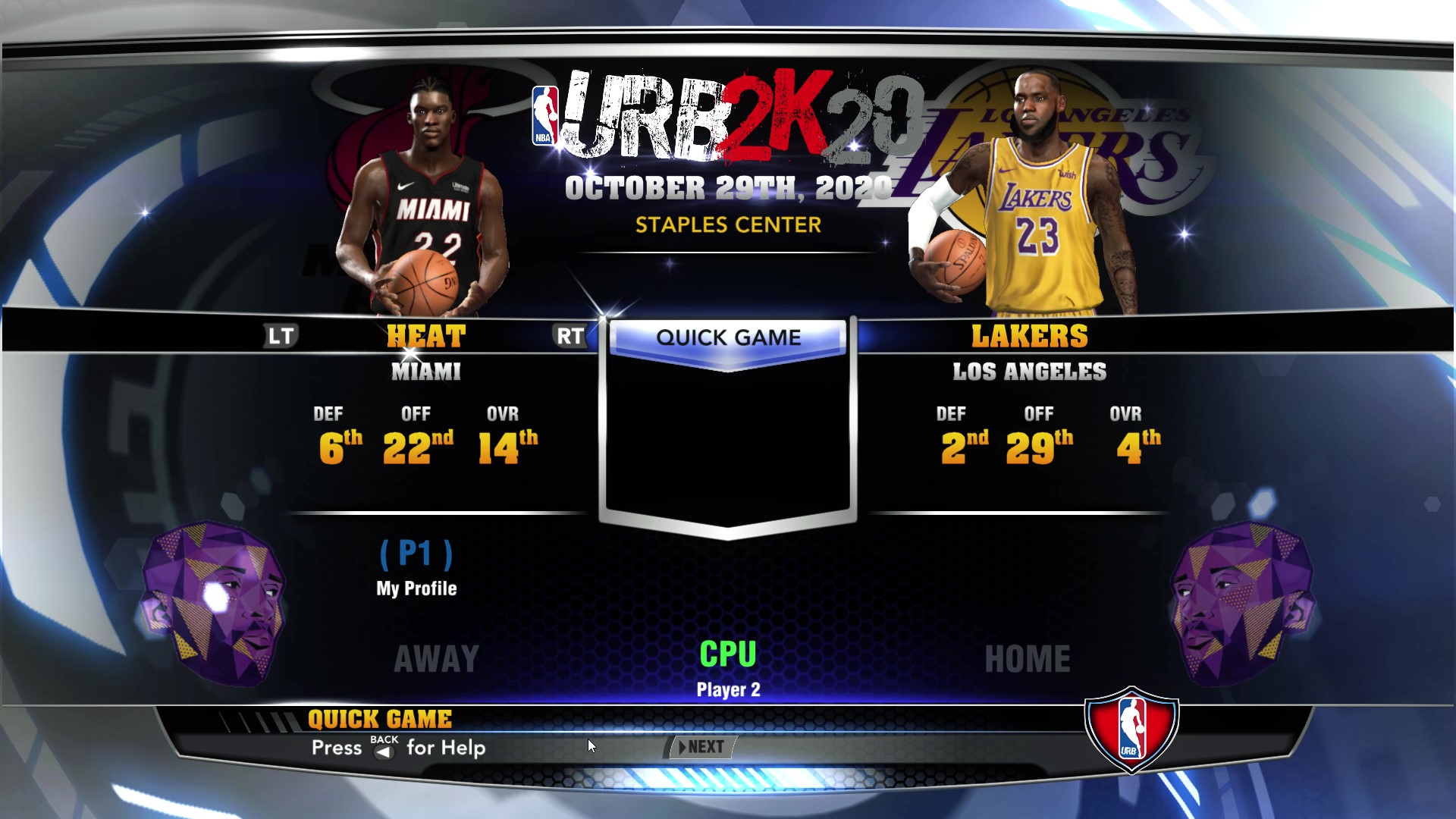Select the Miami Heat team name
The width and height of the screenshot is (1456, 819).
(426, 337)
